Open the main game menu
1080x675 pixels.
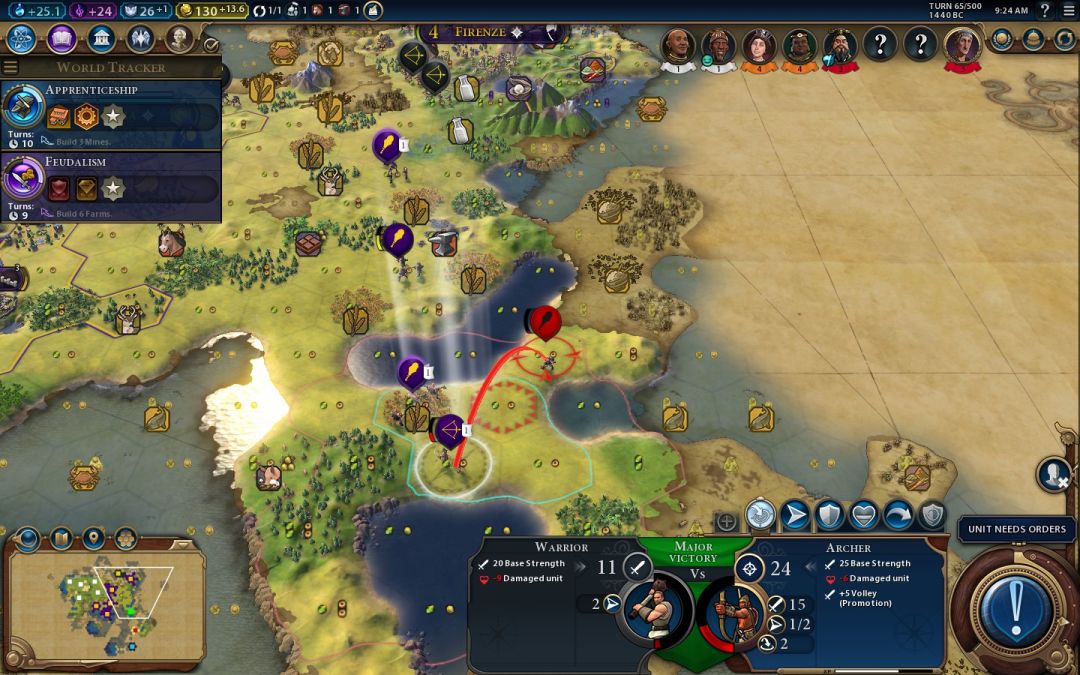tap(1068, 10)
